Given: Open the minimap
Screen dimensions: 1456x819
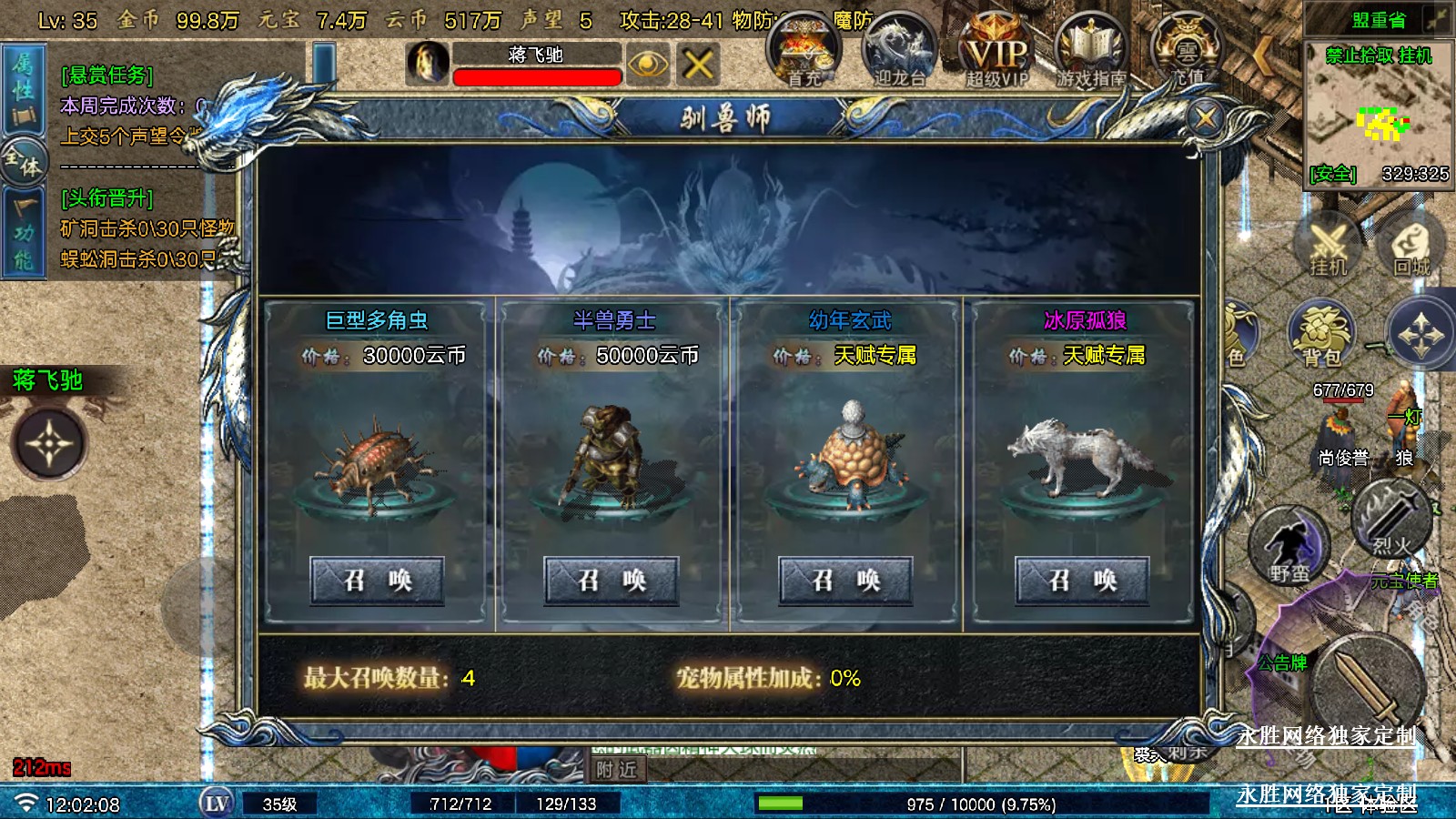Looking at the screenshot, I should tap(1378, 114).
